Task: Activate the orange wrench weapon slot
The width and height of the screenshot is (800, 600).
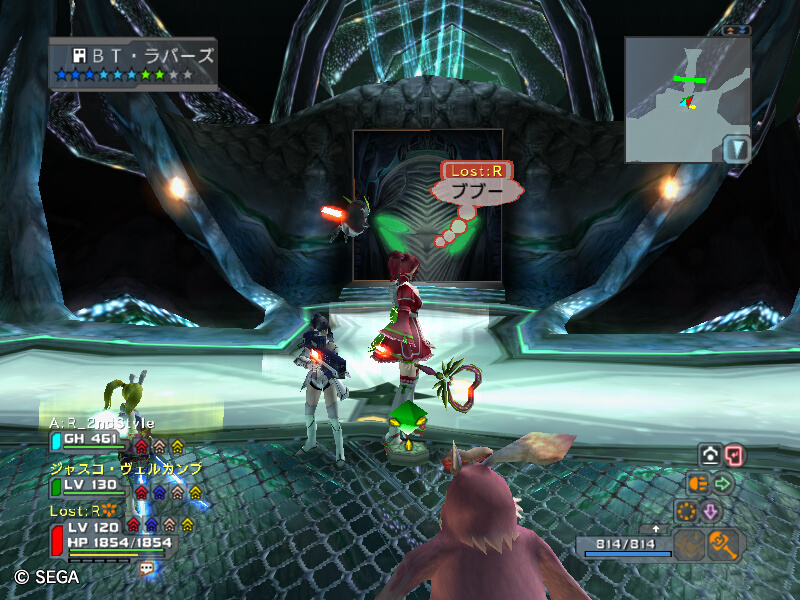Action: 722,544
